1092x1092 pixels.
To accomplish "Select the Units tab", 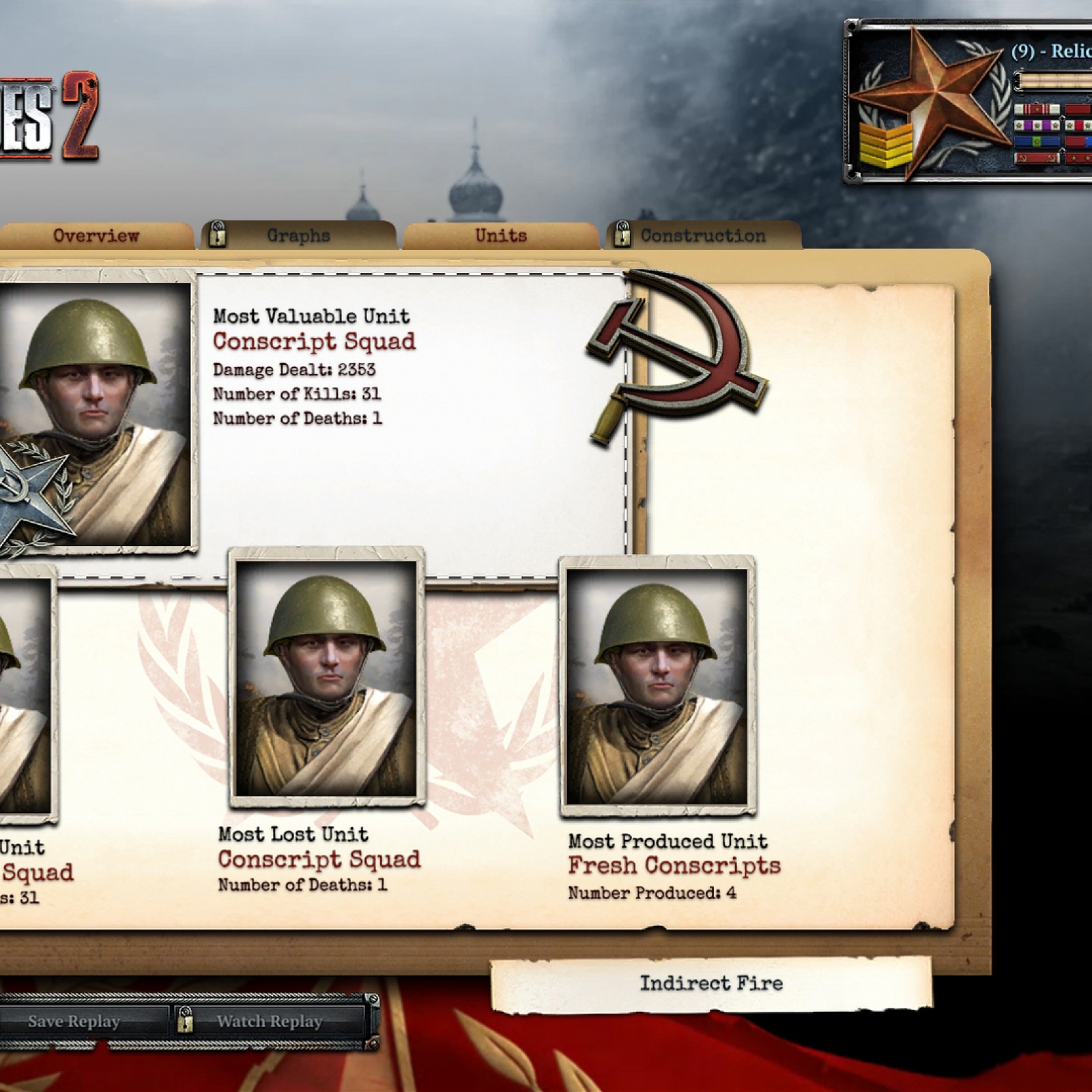I will point(501,236).
